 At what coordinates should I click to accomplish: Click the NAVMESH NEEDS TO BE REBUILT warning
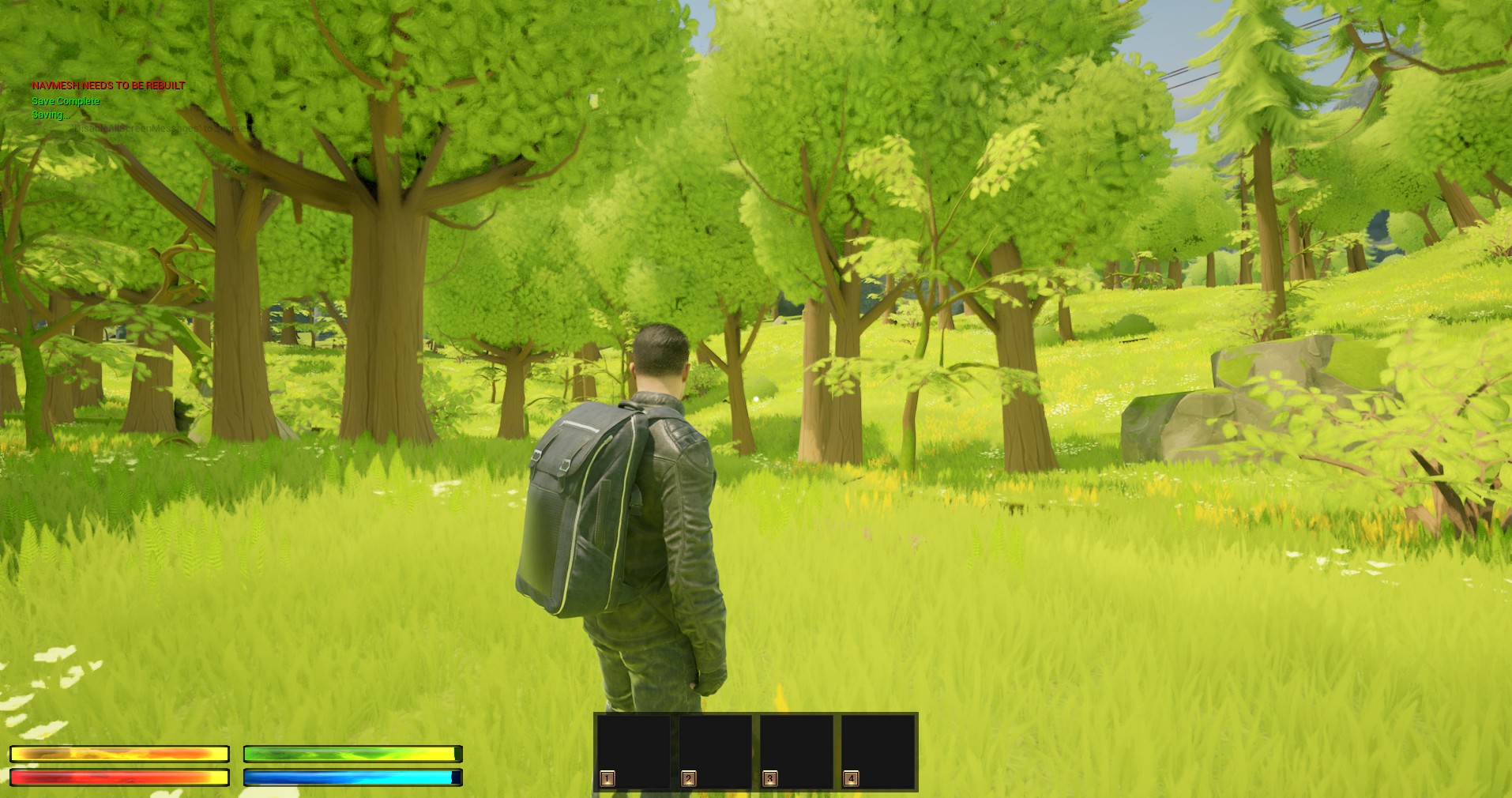coord(107,85)
